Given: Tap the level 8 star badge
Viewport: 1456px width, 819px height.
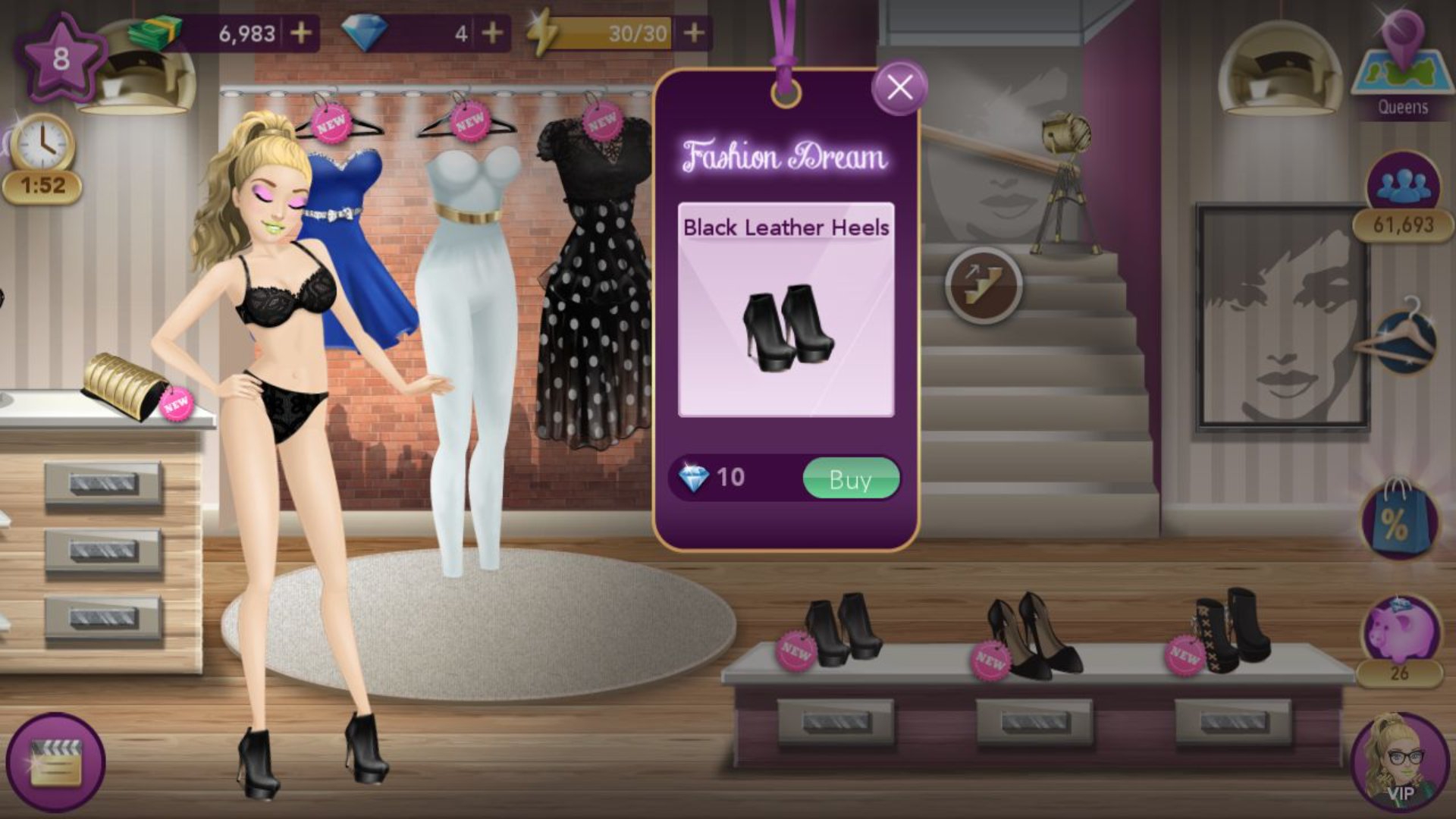Looking at the screenshot, I should coord(61,58).
